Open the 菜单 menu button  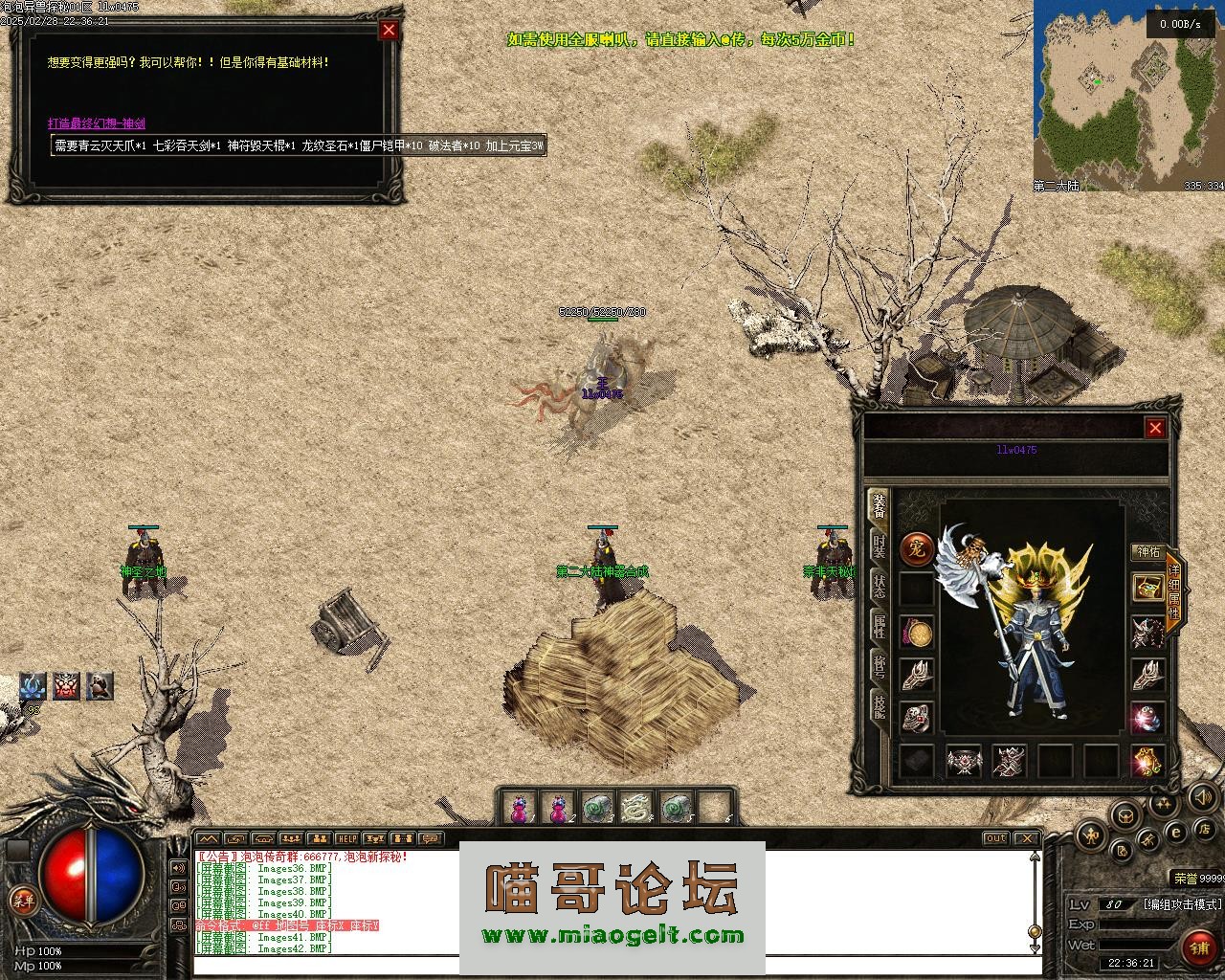coord(21,900)
